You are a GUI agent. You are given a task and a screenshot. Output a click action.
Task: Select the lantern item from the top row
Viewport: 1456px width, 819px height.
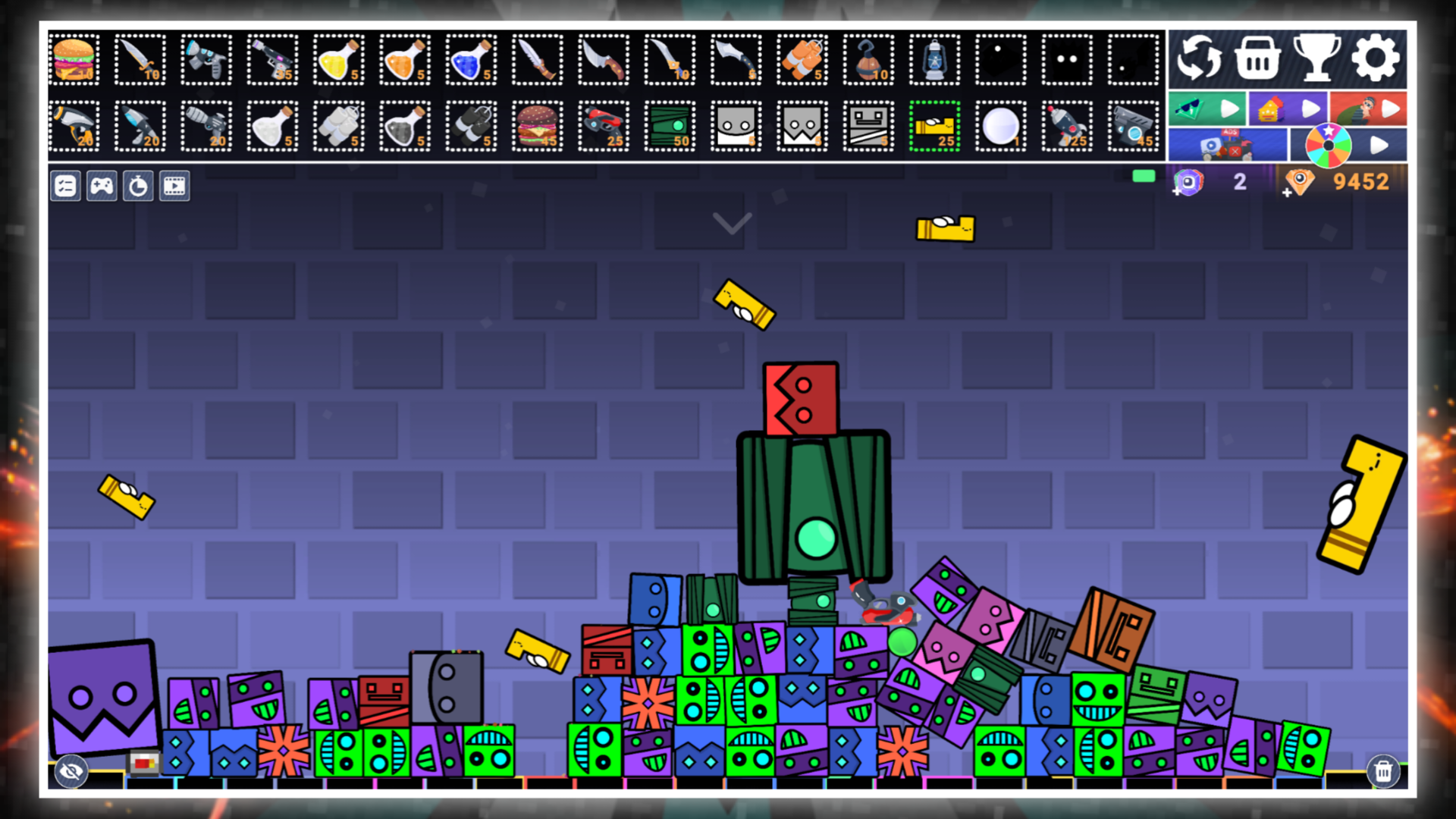pos(934,61)
